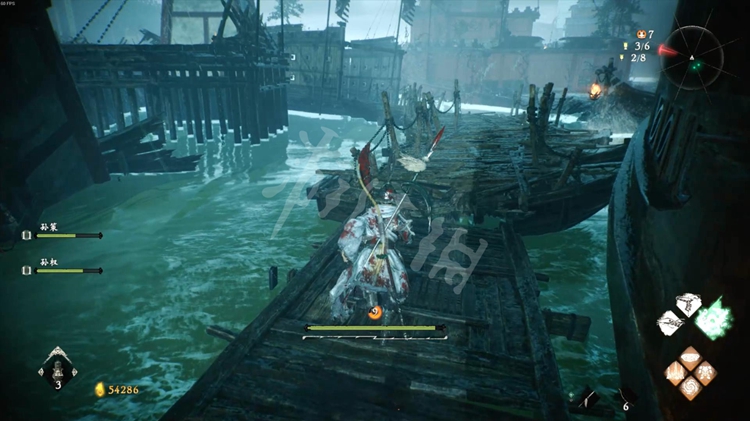Cast the orange armored-figure wizardry spell
Image resolution: width=750 pixels, height=421 pixels.
[x=705, y=373]
